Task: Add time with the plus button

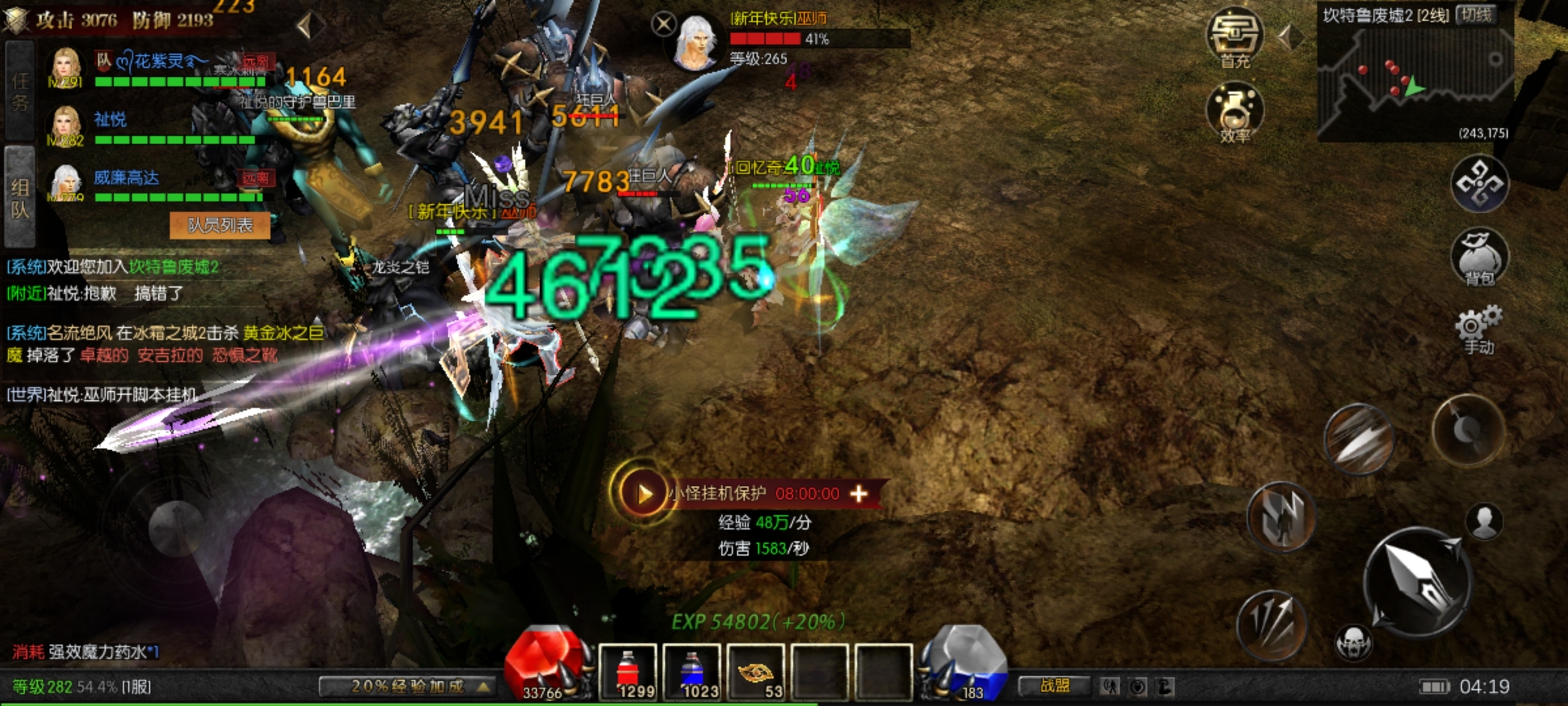Action: (x=858, y=494)
